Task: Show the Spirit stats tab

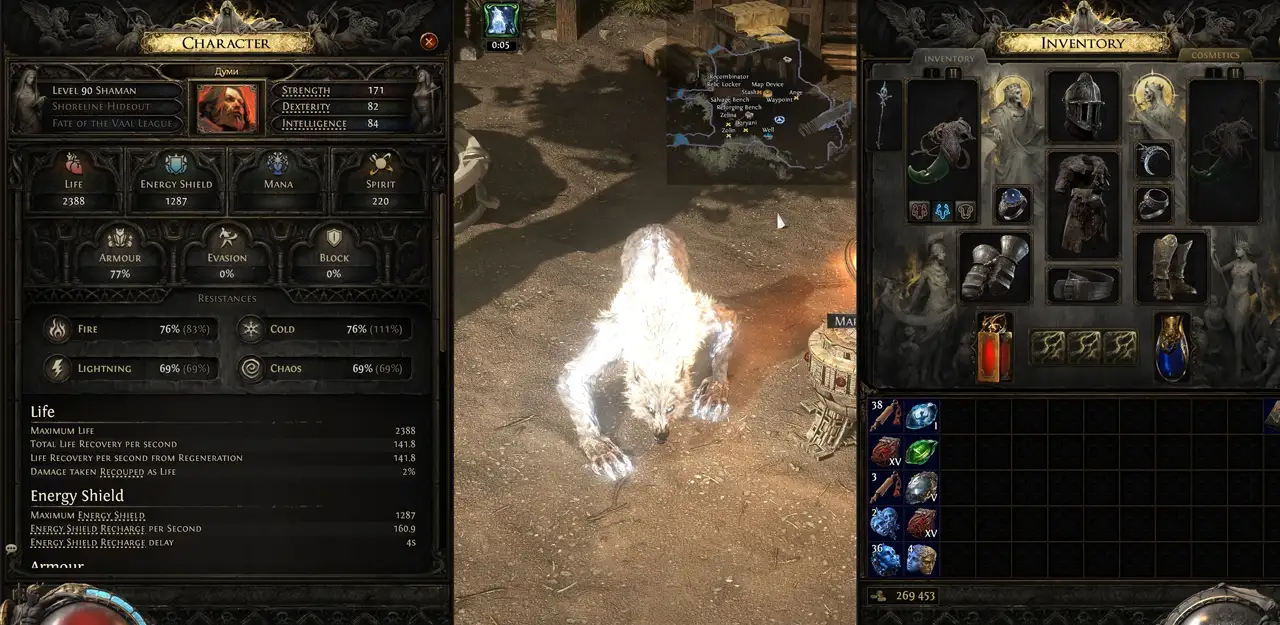Action: (x=380, y=179)
